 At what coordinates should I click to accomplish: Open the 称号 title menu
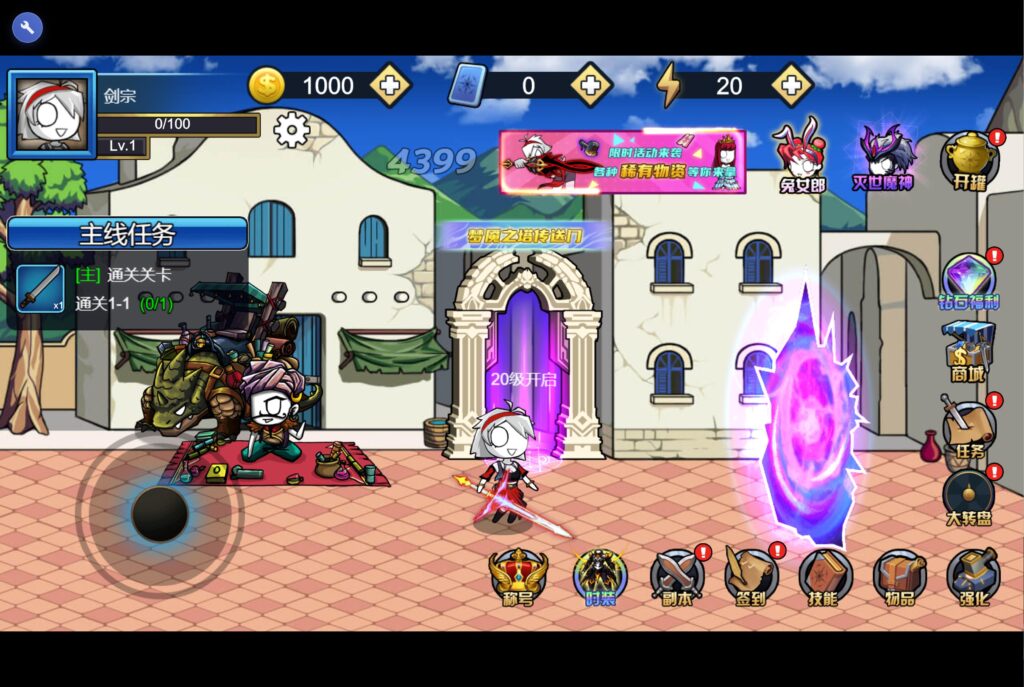click(x=518, y=577)
